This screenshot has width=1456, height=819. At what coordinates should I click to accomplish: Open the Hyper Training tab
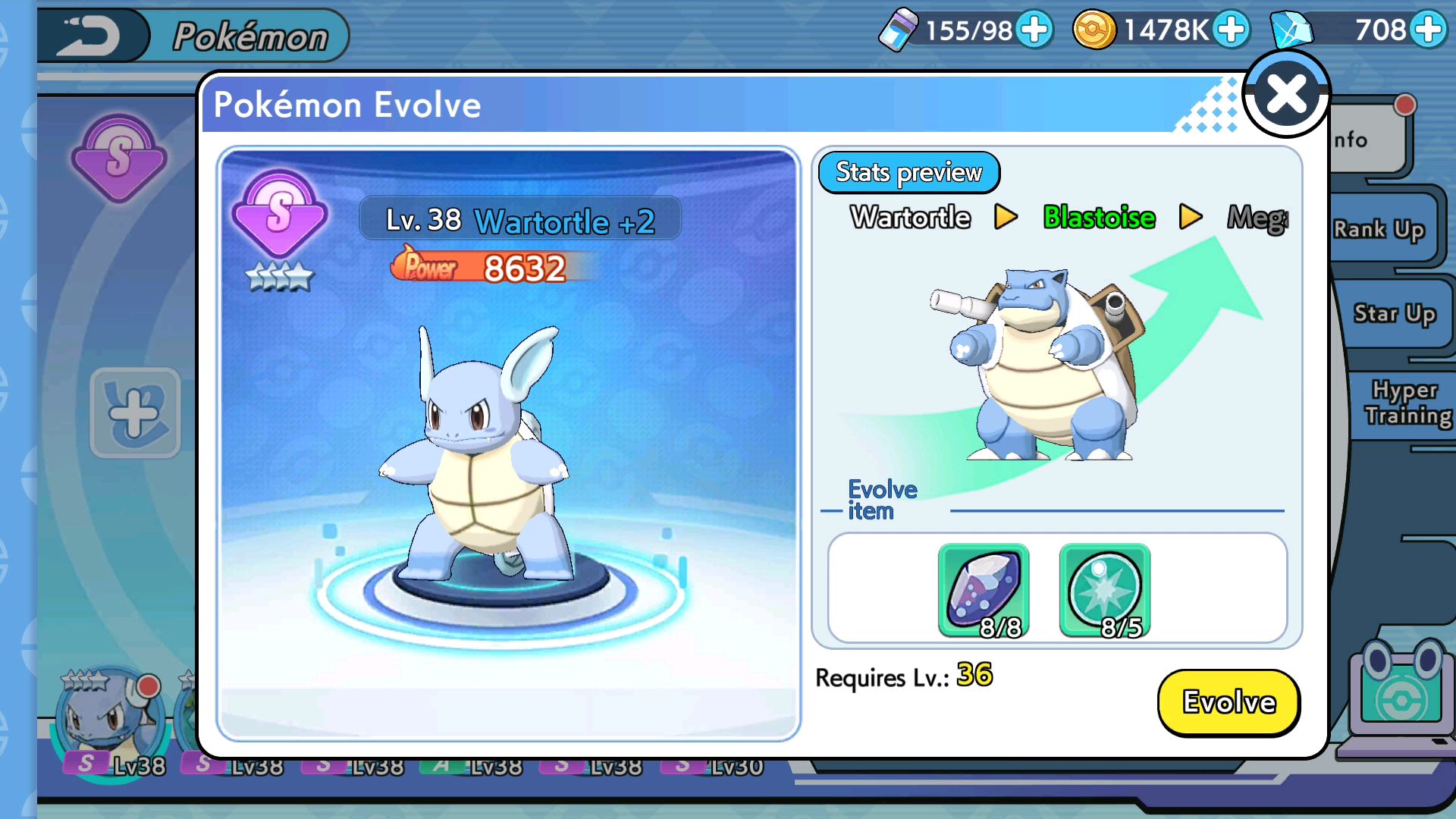1407,403
